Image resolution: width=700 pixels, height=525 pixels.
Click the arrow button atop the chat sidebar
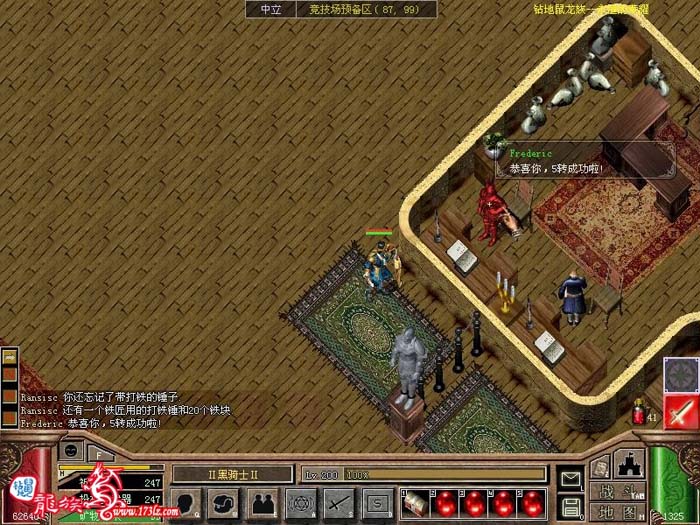9,356
